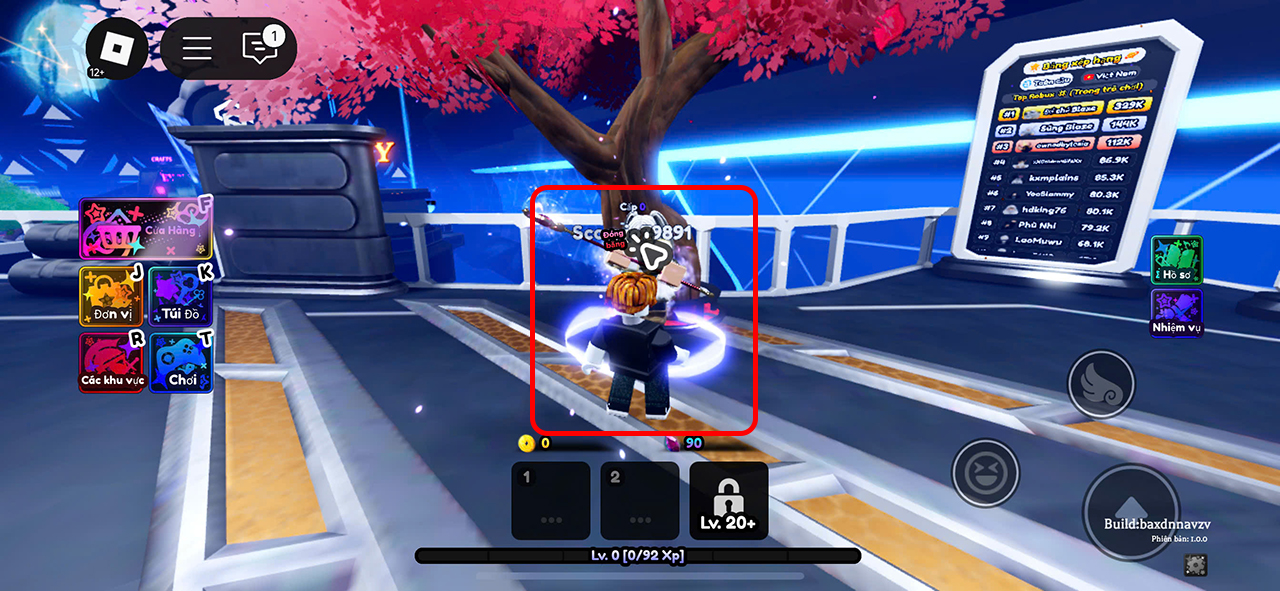Open the laughing face emote button
Screen dimensions: 1280x591
985,472
